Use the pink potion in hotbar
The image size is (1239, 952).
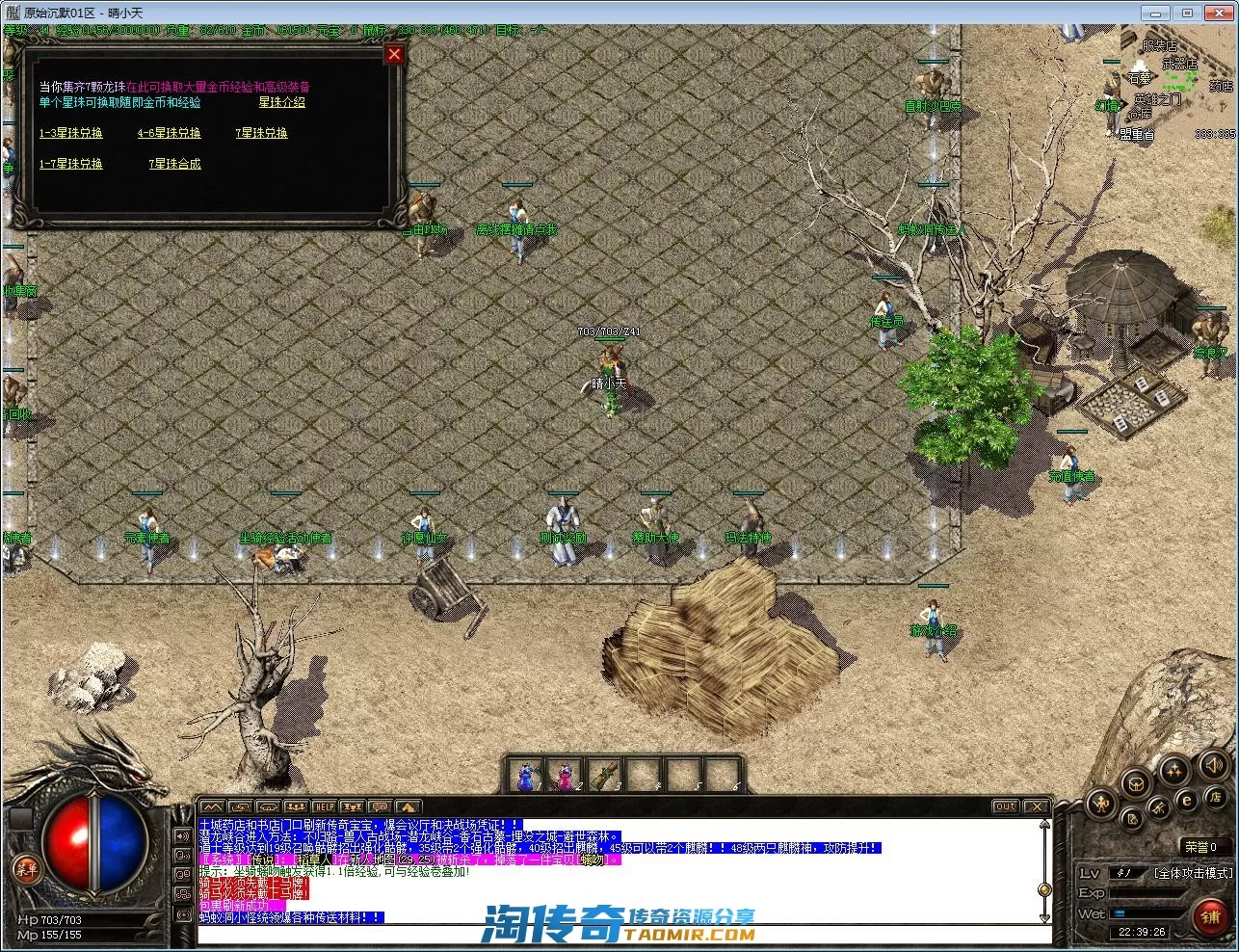tap(564, 776)
